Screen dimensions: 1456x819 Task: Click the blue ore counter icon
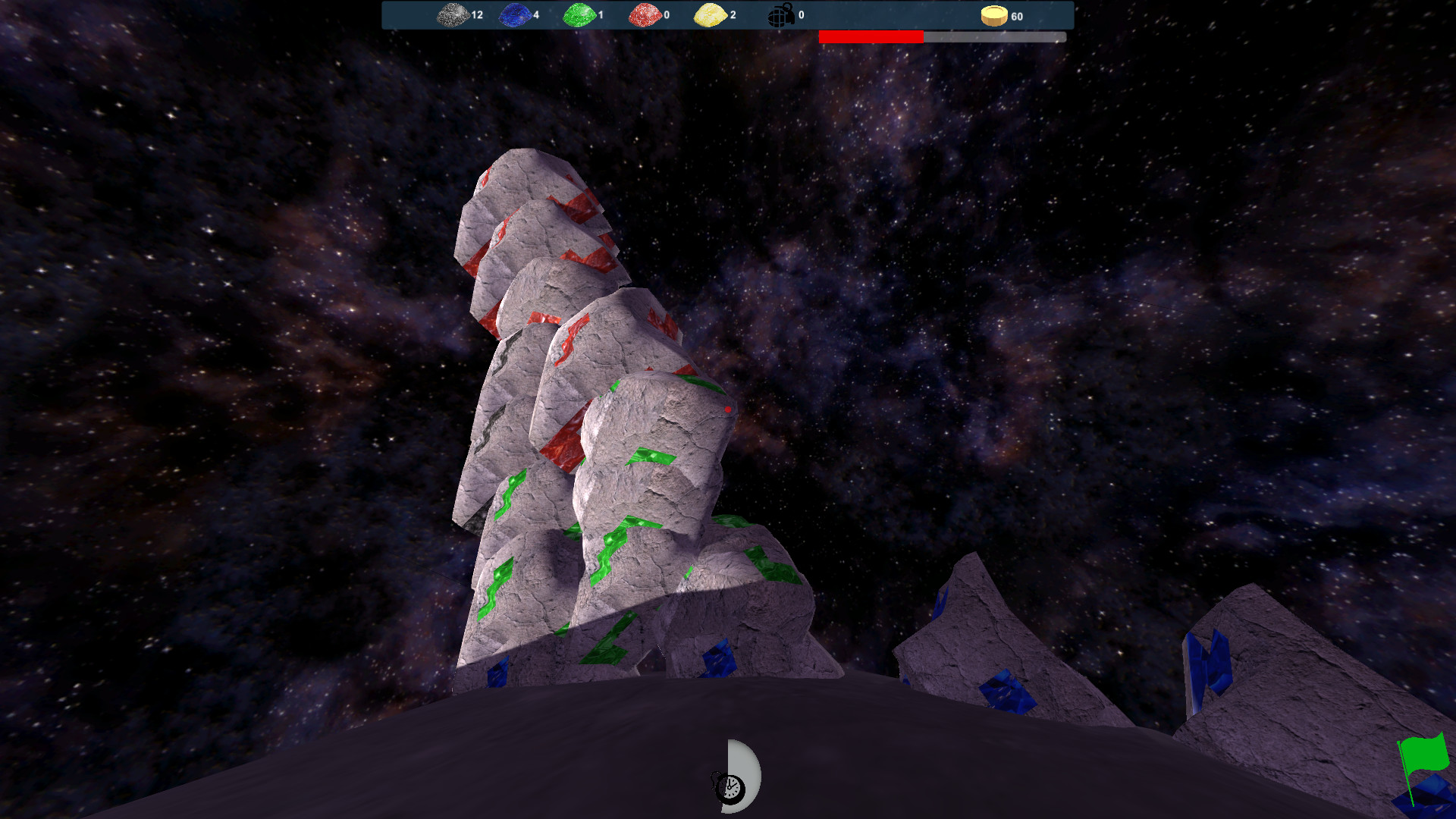coord(514,15)
